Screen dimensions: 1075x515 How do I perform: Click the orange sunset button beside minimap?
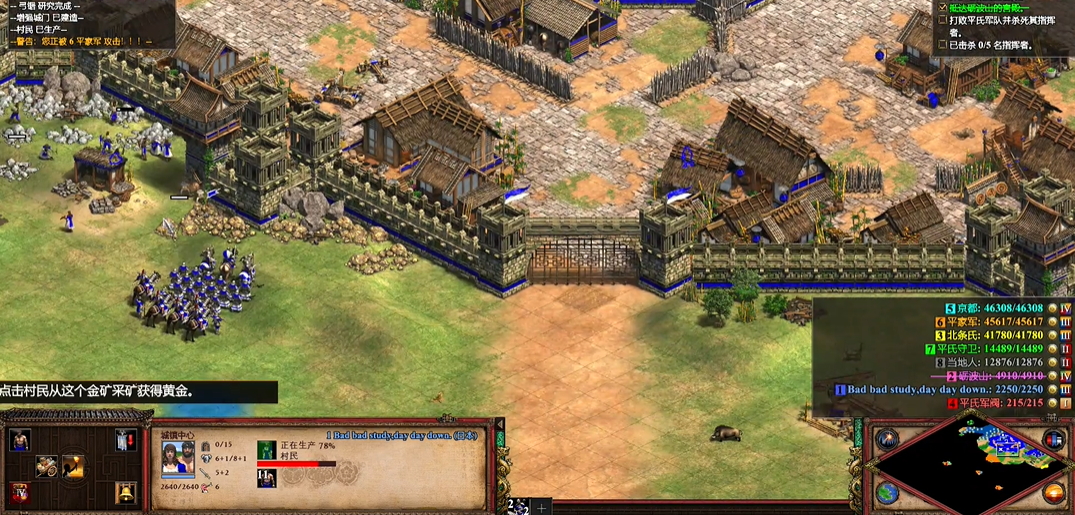[1052, 493]
